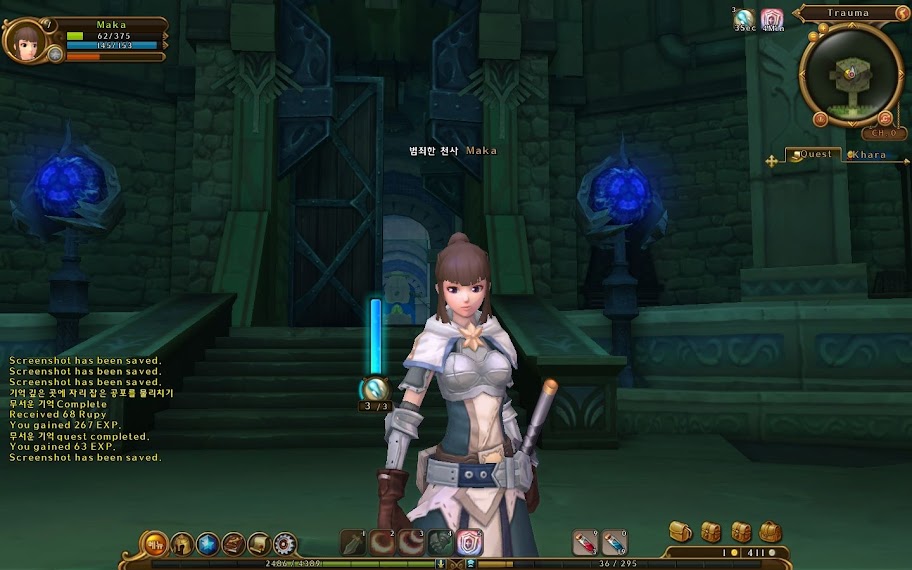The width and height of the screenshot is (912, 570).
Task: Click the round button beside Trauma title
Action: coord(902,13)
